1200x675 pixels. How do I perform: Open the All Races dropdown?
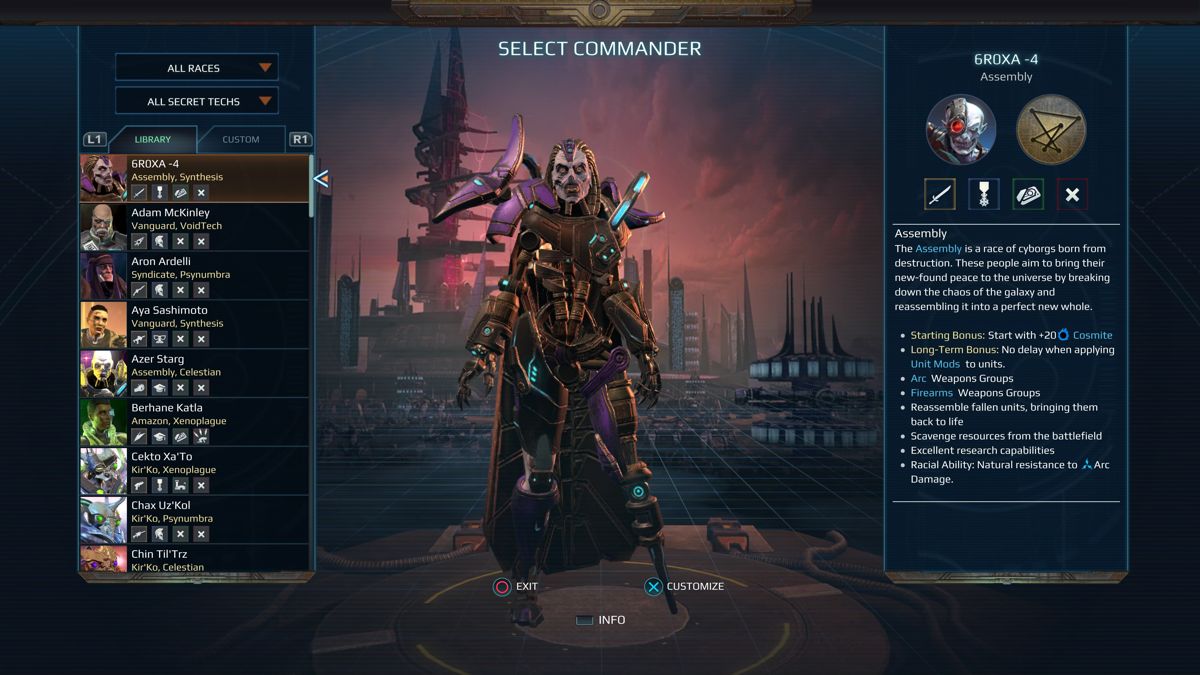pyautogui.click(x=196, y=68)
